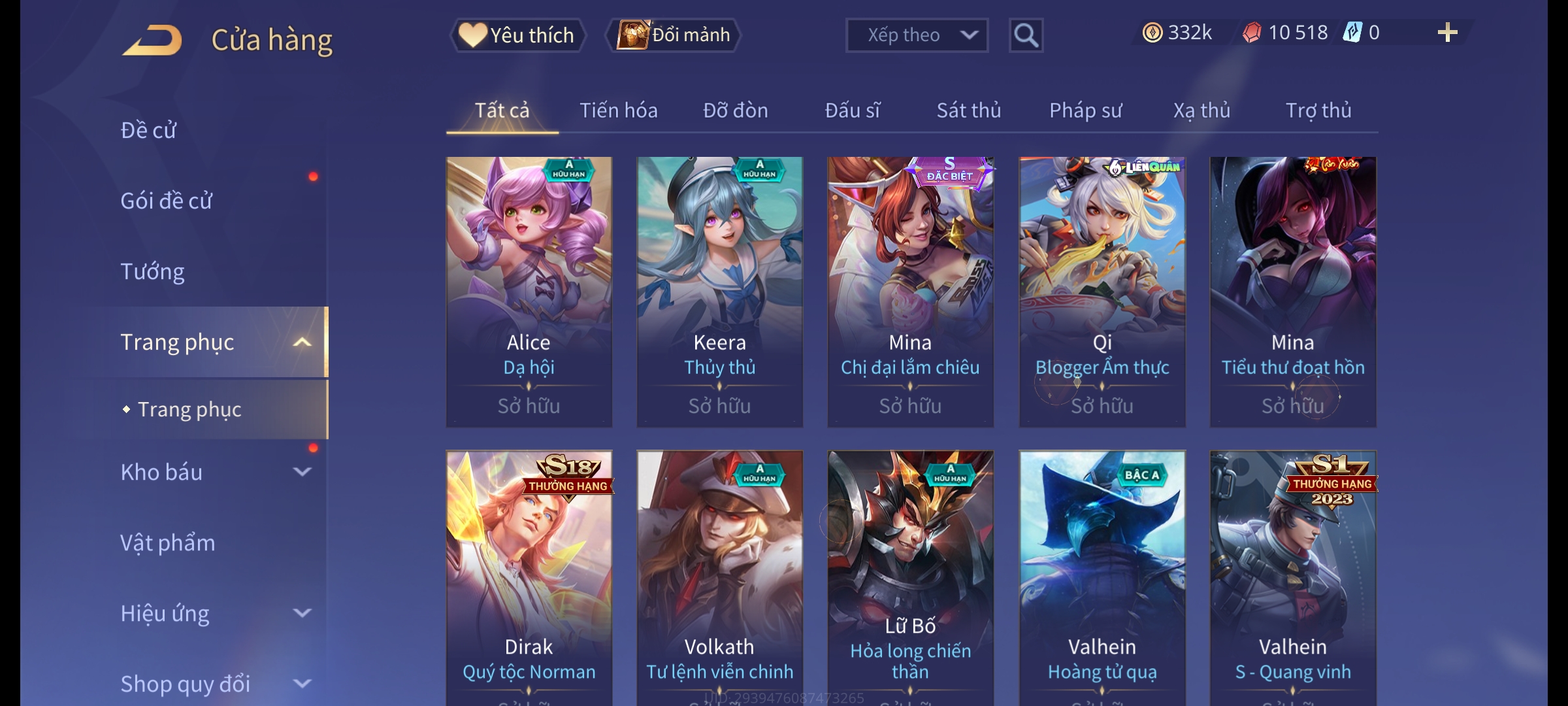Open the Đề cử shop section
Screen dimensions: 1568x706
tap(148, 130)
